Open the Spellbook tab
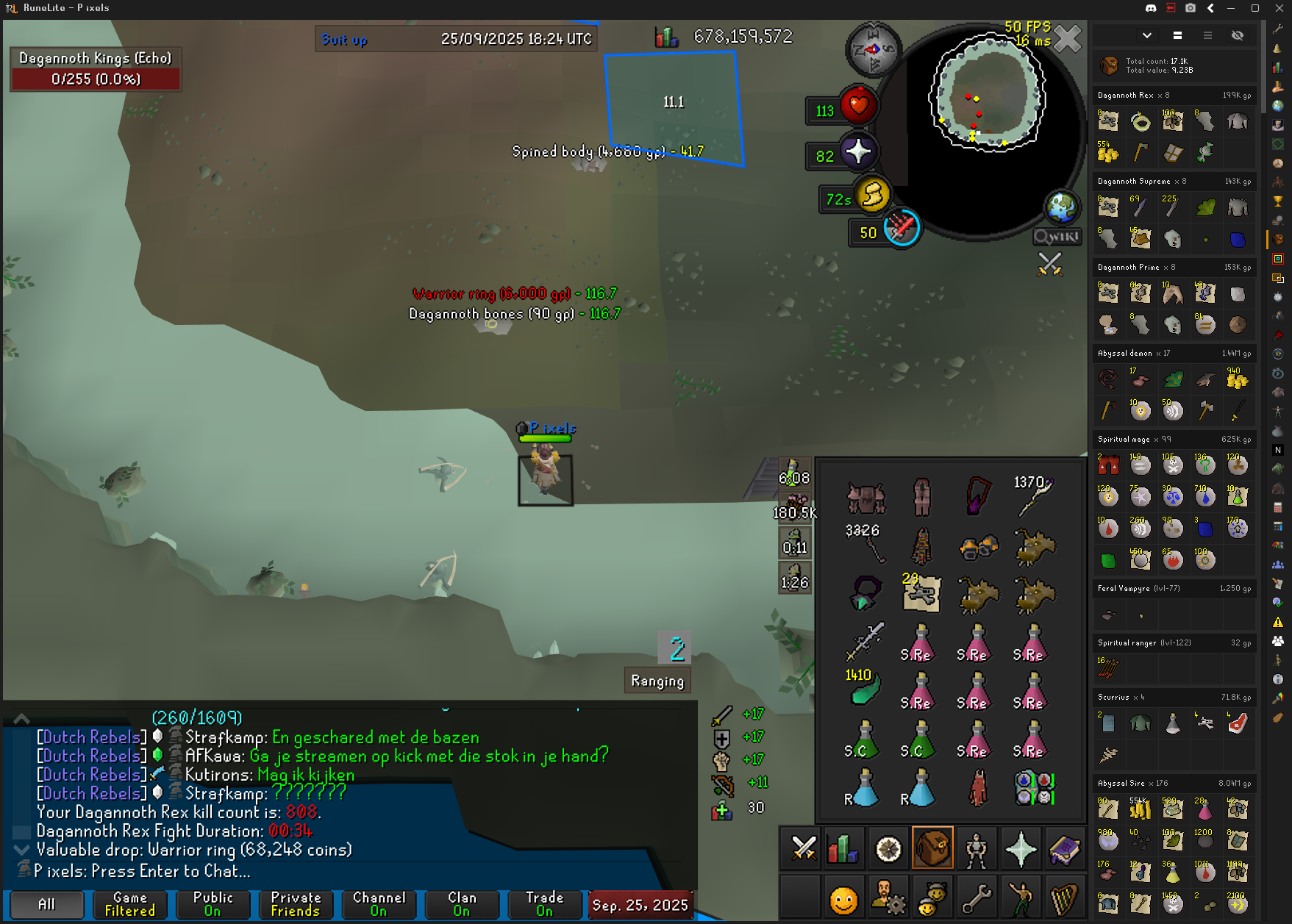1292x924 pixels. tap(1064, 849)
